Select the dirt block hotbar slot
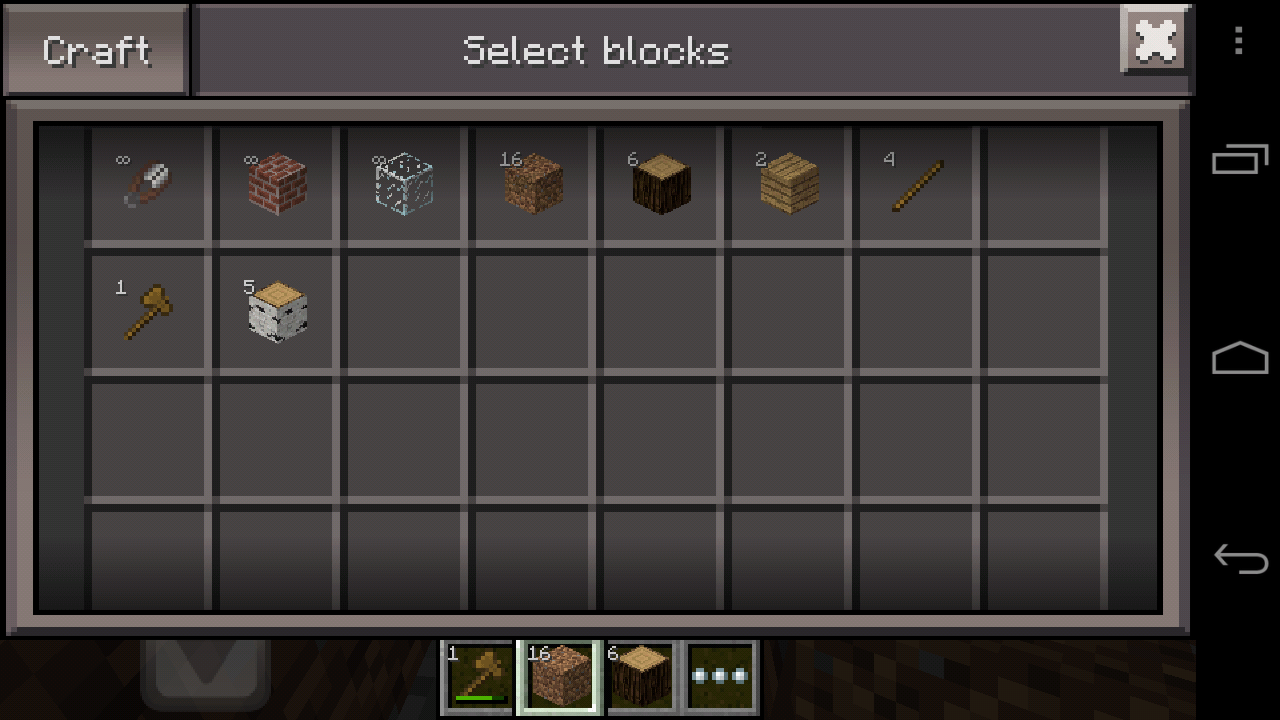Screen dimensions: 1280x720 pos(559,676)
